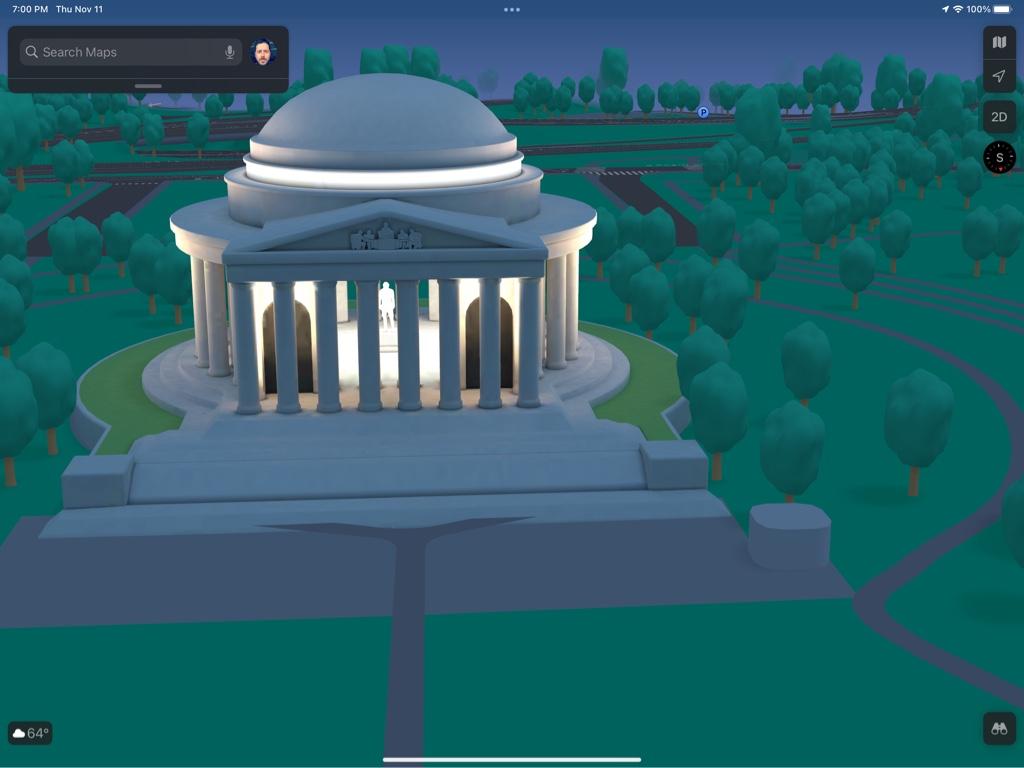Switch to 2D map view
This screenshot has height=768, width=1024.
point(999,117)
